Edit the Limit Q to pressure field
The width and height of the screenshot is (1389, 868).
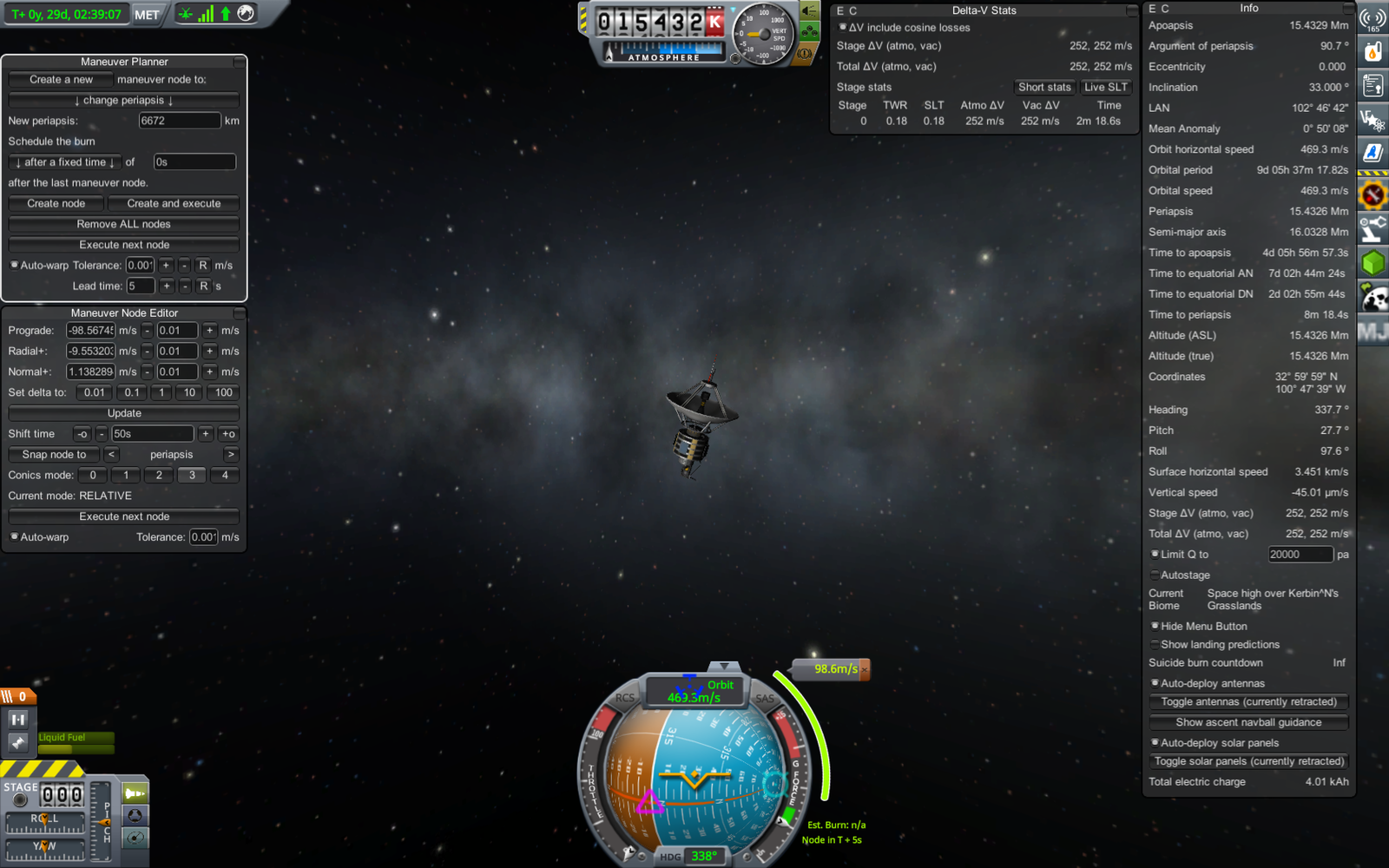(1300, 555)
